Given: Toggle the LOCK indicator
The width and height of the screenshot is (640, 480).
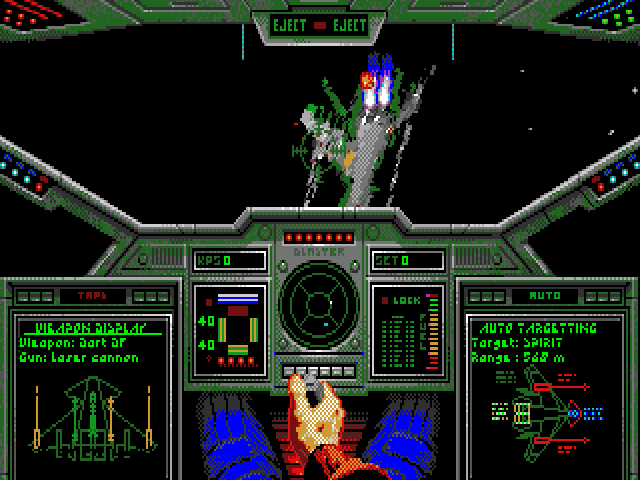Looking at the screenshot, I should point(406,300).
